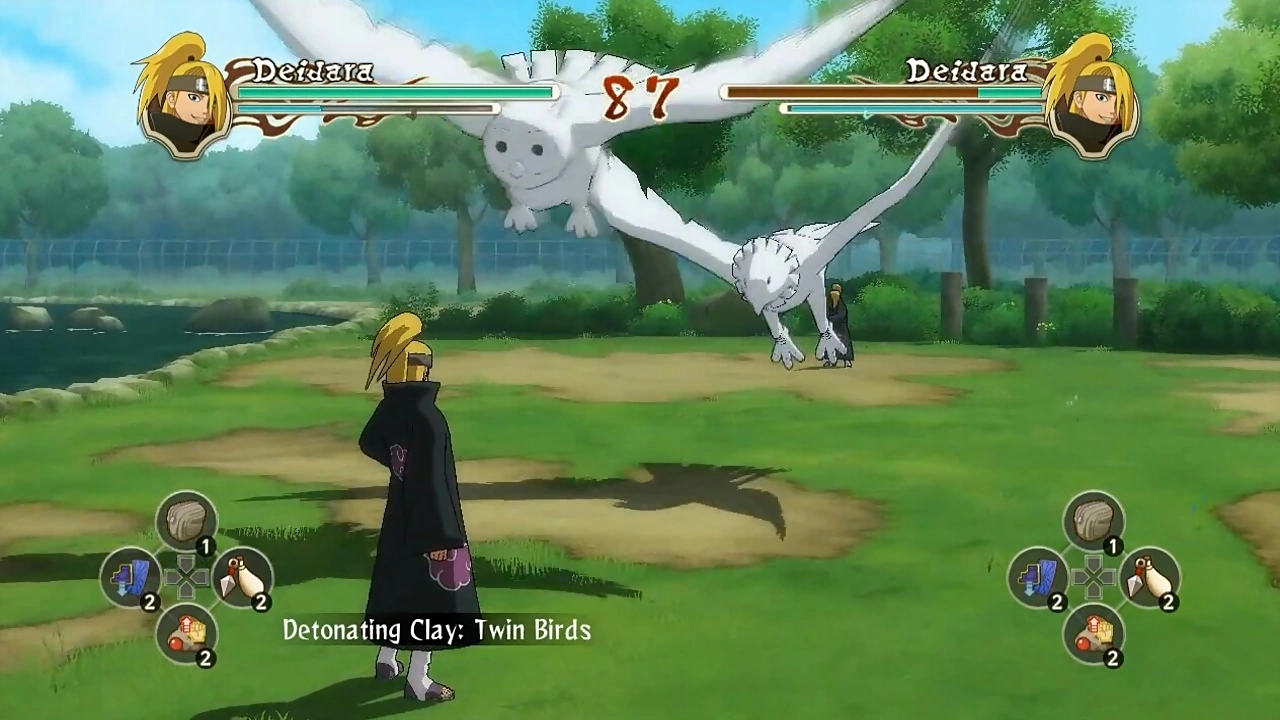Screen dimensions: 1280x720
Task: Click the attack boost item on the right wheel
Action: (x=1094, y=635)
